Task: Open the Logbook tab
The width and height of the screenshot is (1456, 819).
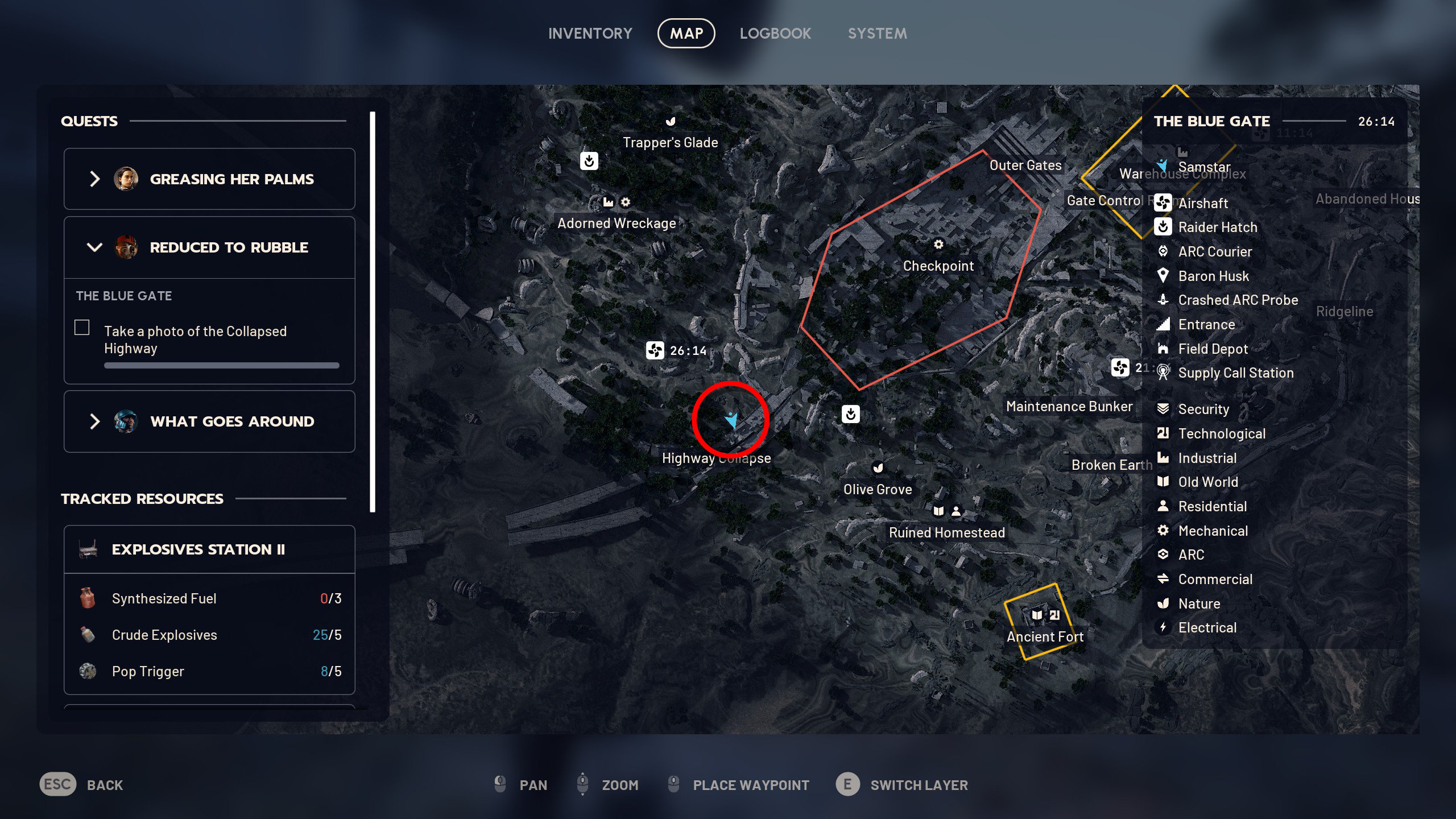Action: click(775, 34)
